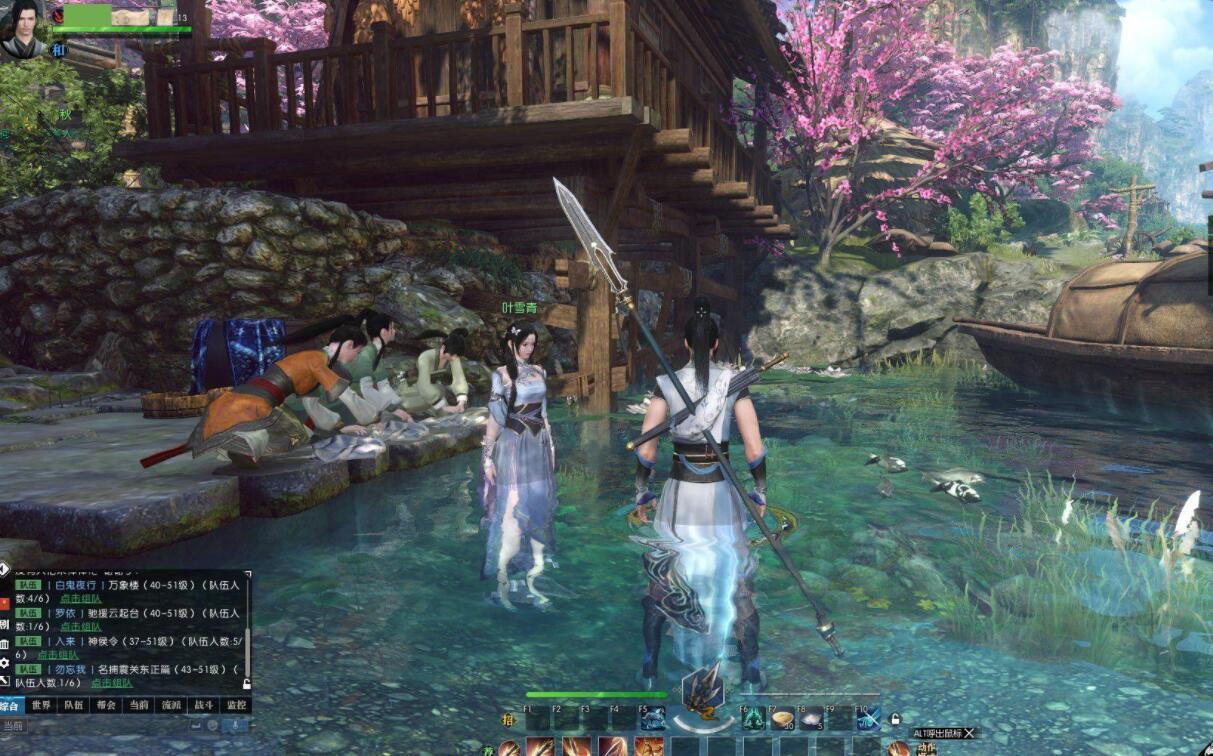The image size is (1213, 756).
Task: Click 点击组队 link for 万象楼 team
Action: point(81,598)
